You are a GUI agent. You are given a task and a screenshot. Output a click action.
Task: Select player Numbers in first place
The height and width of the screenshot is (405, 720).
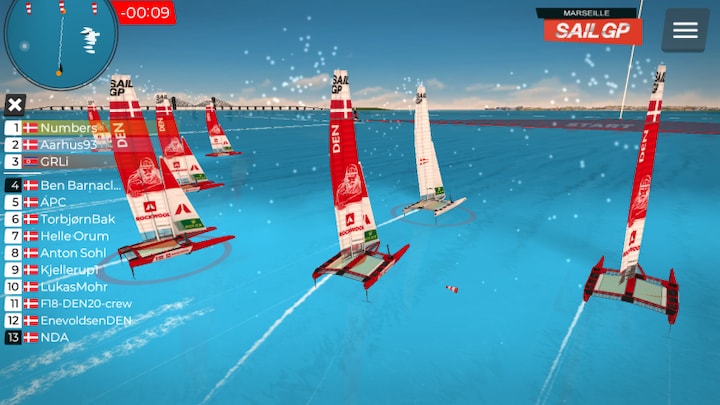tap(67, 128)
